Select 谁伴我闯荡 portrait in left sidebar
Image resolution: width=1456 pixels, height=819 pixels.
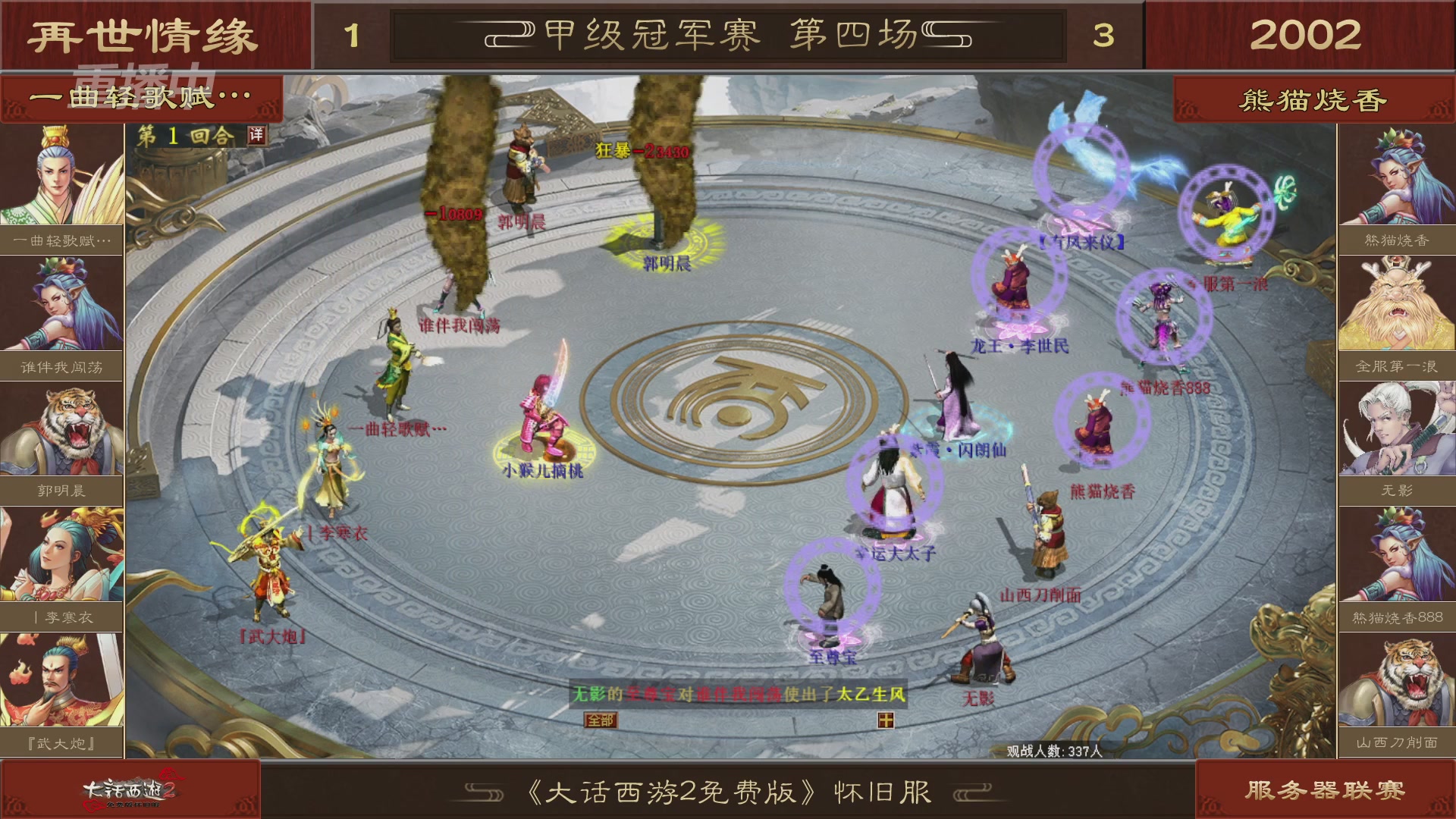pyautogui.click(x=61, y=302)
